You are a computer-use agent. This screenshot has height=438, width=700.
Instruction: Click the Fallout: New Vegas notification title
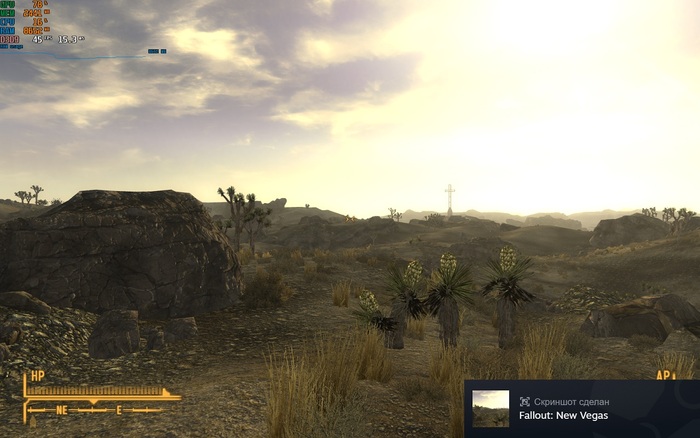pyautogui.click(x=563, y=415)
